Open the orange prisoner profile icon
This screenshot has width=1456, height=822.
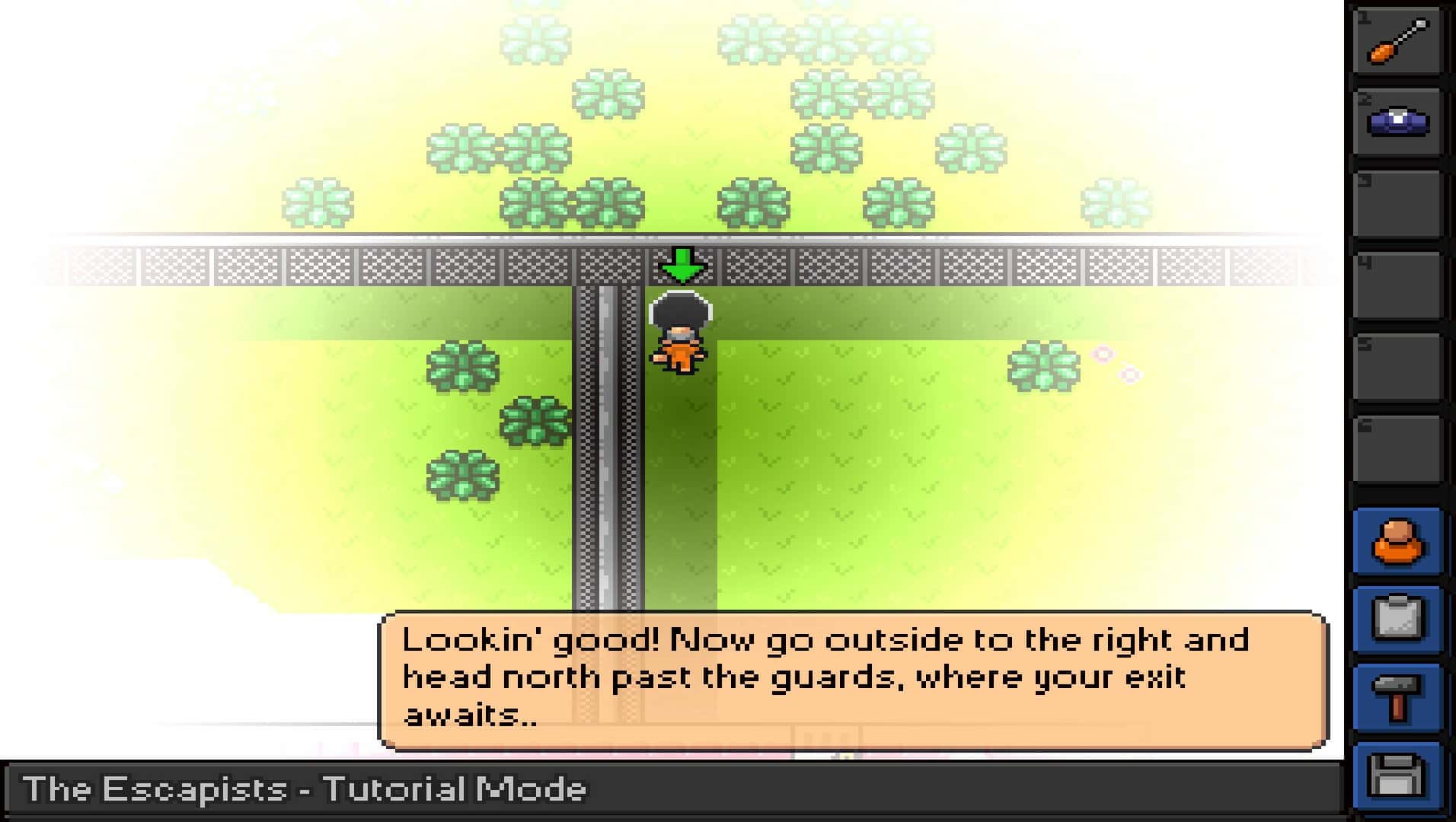[1400, 542]
